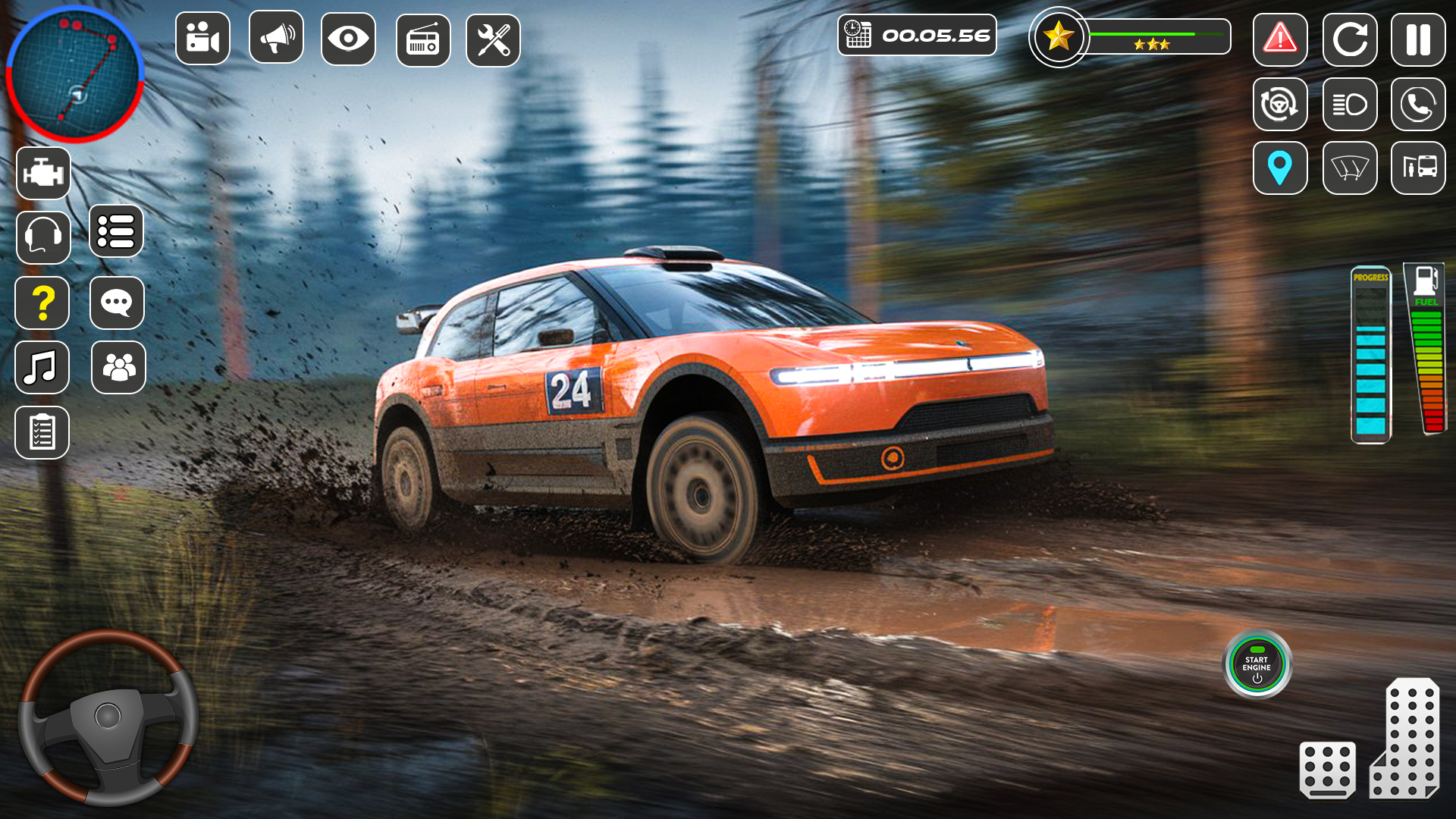Open the multiplayer friends menu
The height and width of the screenshot is (819, 1456).
click(x=117, y=368)
